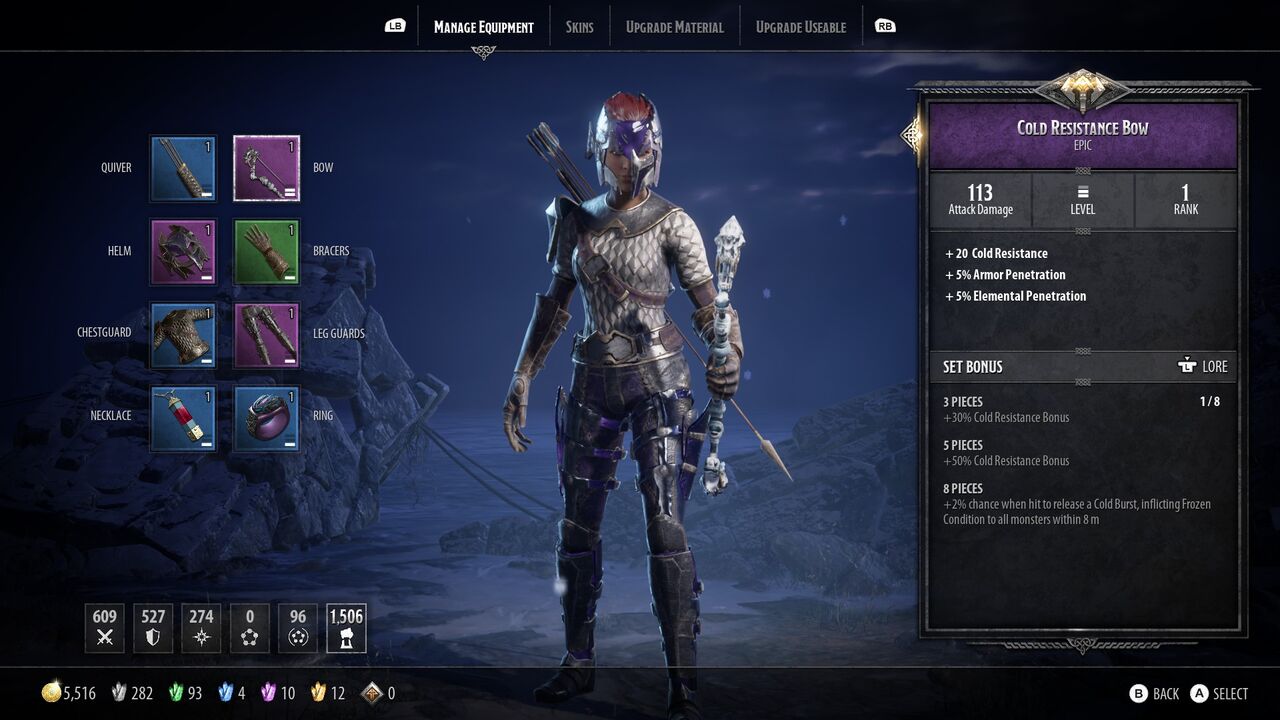Screen dimensions: 1280x720
Task: Open the Chestguard armor slot
Action: [183, 334]
